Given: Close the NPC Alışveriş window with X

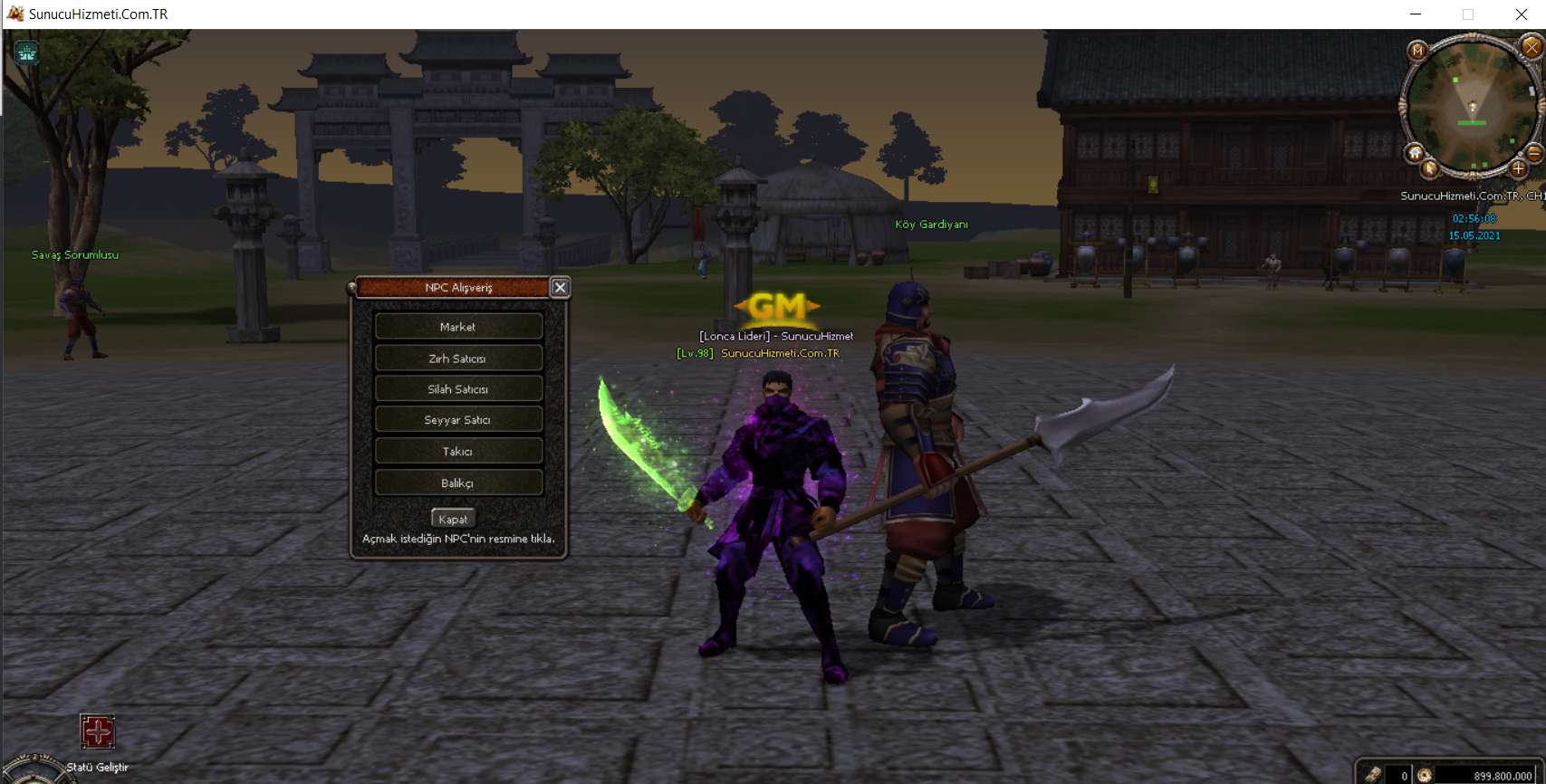Looking at the screenshot, I should pyautogui.click(x=561, y=288).
